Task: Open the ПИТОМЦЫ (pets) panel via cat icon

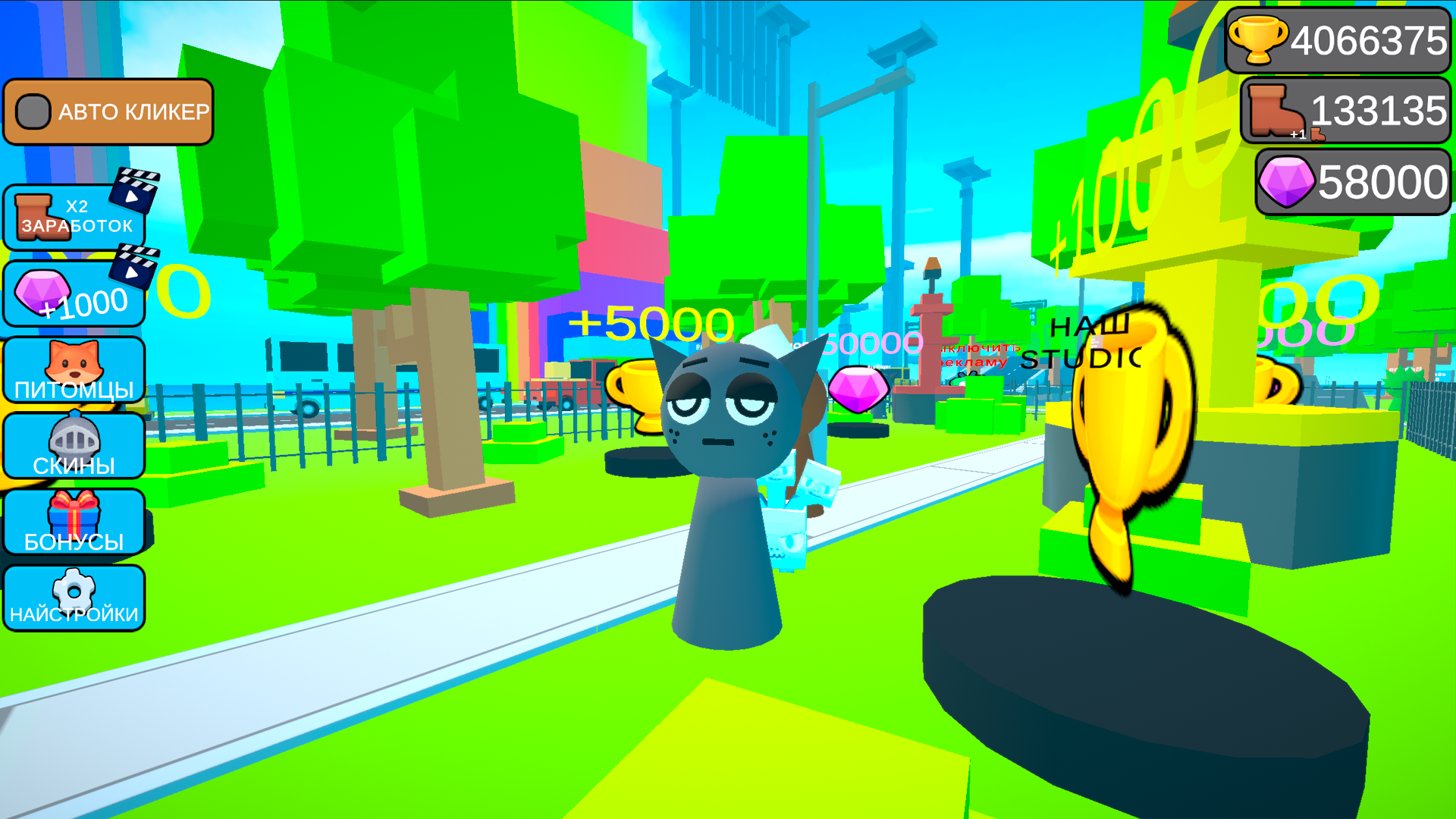Action: pos(74,366)
